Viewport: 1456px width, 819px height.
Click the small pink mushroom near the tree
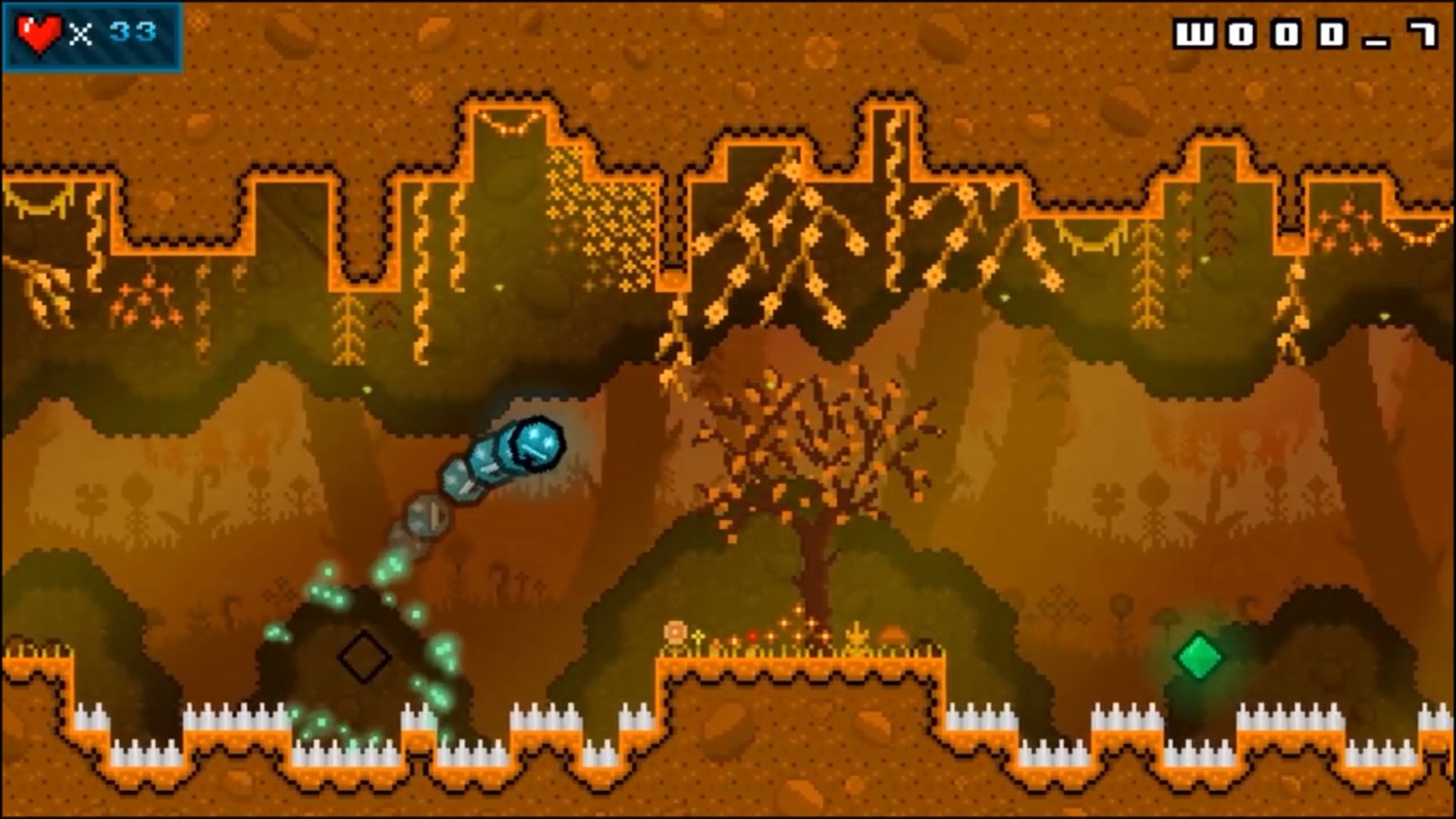coord(676,632)
